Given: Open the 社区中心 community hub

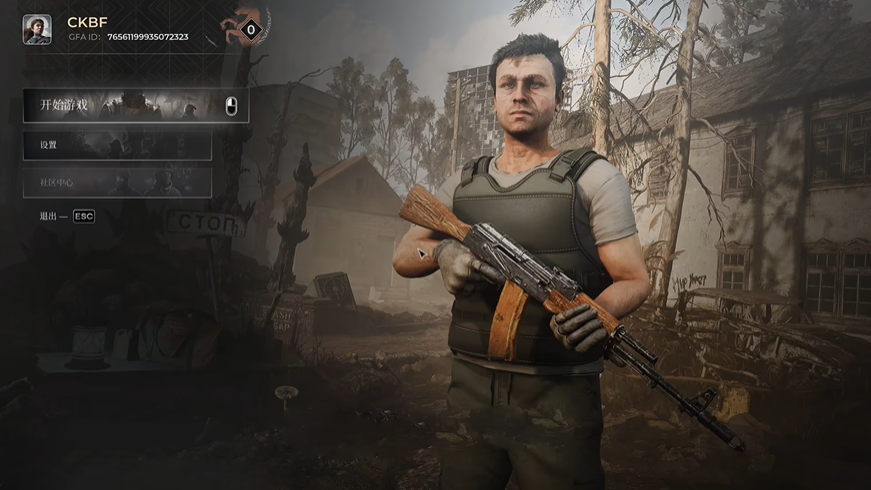Looking at the screenshot, I should pyautogui.click(x=117, y=182).
